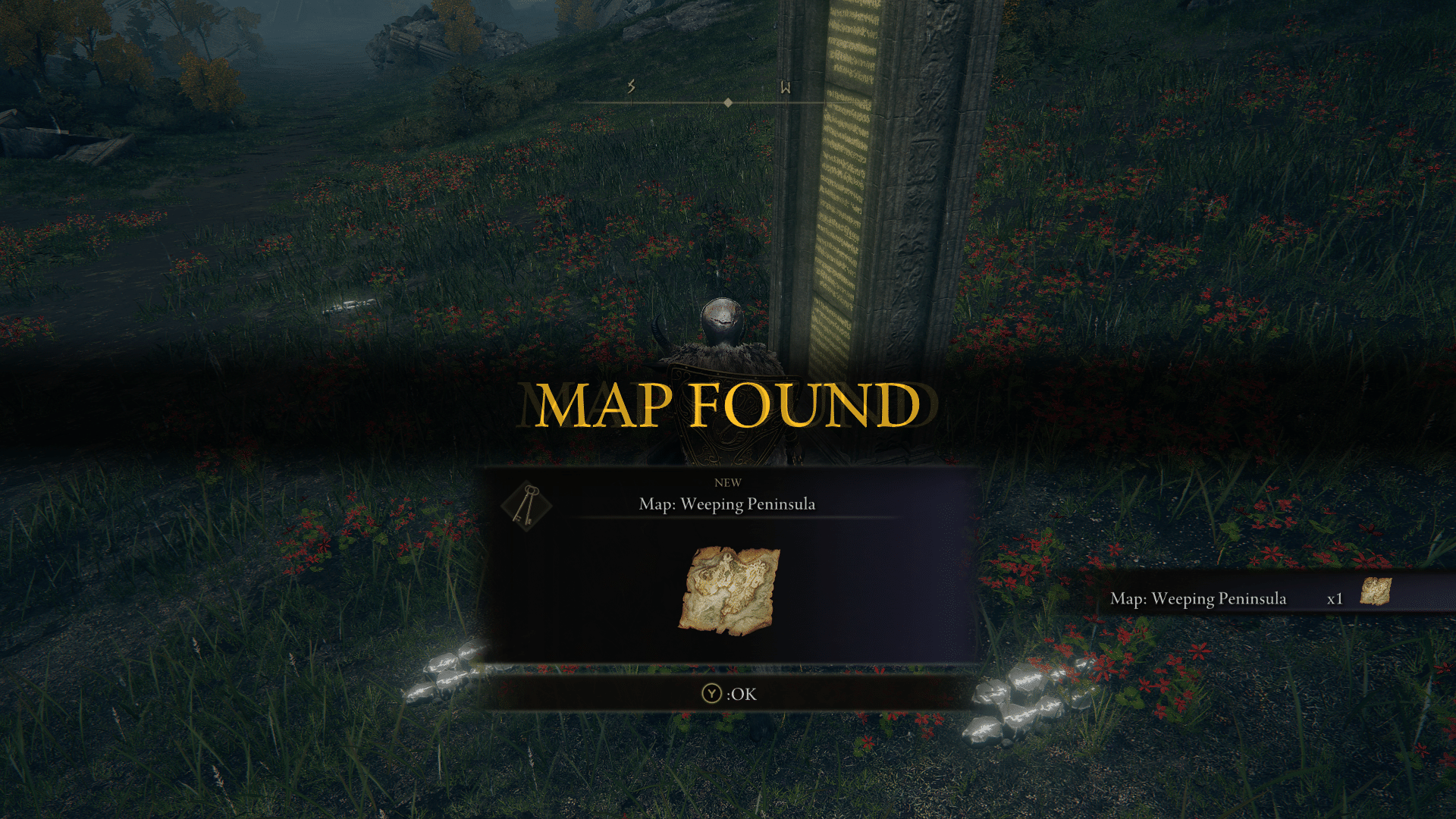The width and height of the screenshot is (1456, 819).
Task: Toggle the NEW indicator above the item name
Action: (x=728, y=482)
